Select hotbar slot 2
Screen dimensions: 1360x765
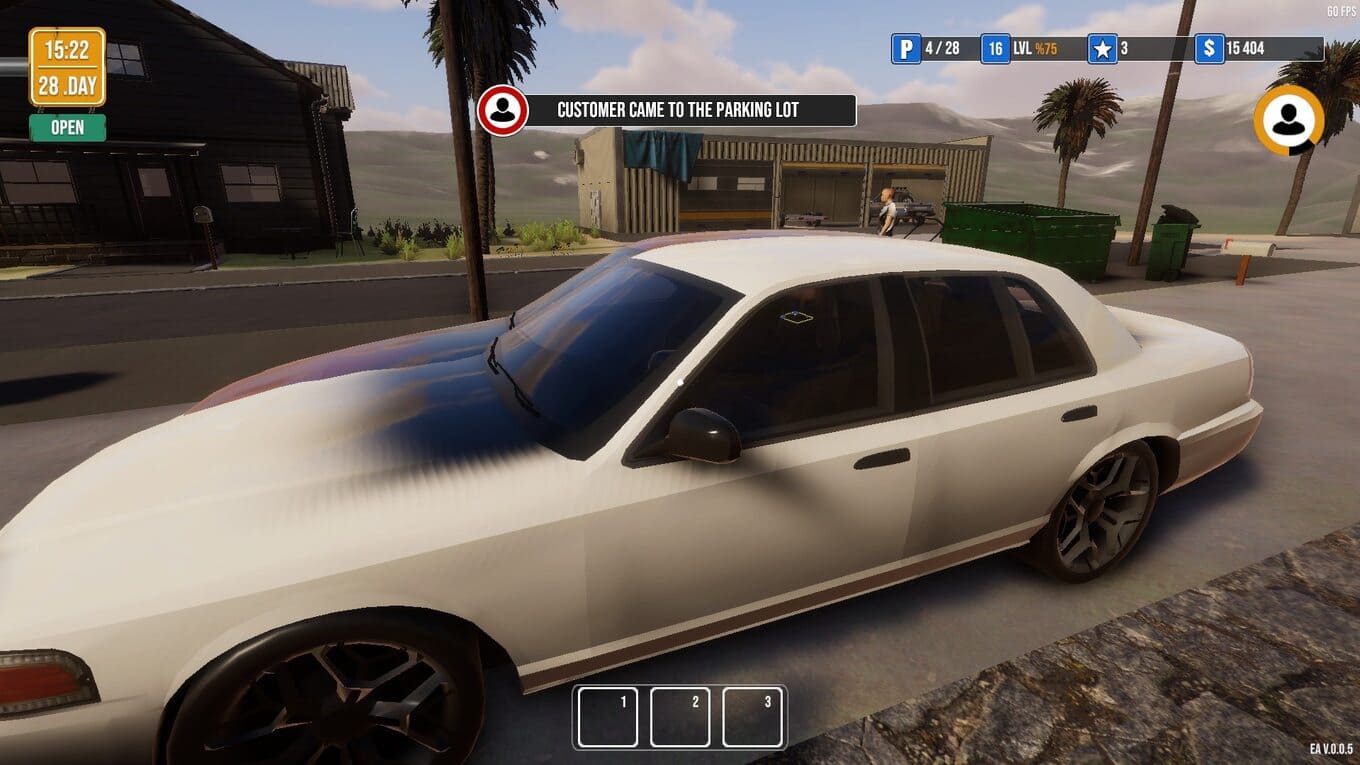click(680, 717)
